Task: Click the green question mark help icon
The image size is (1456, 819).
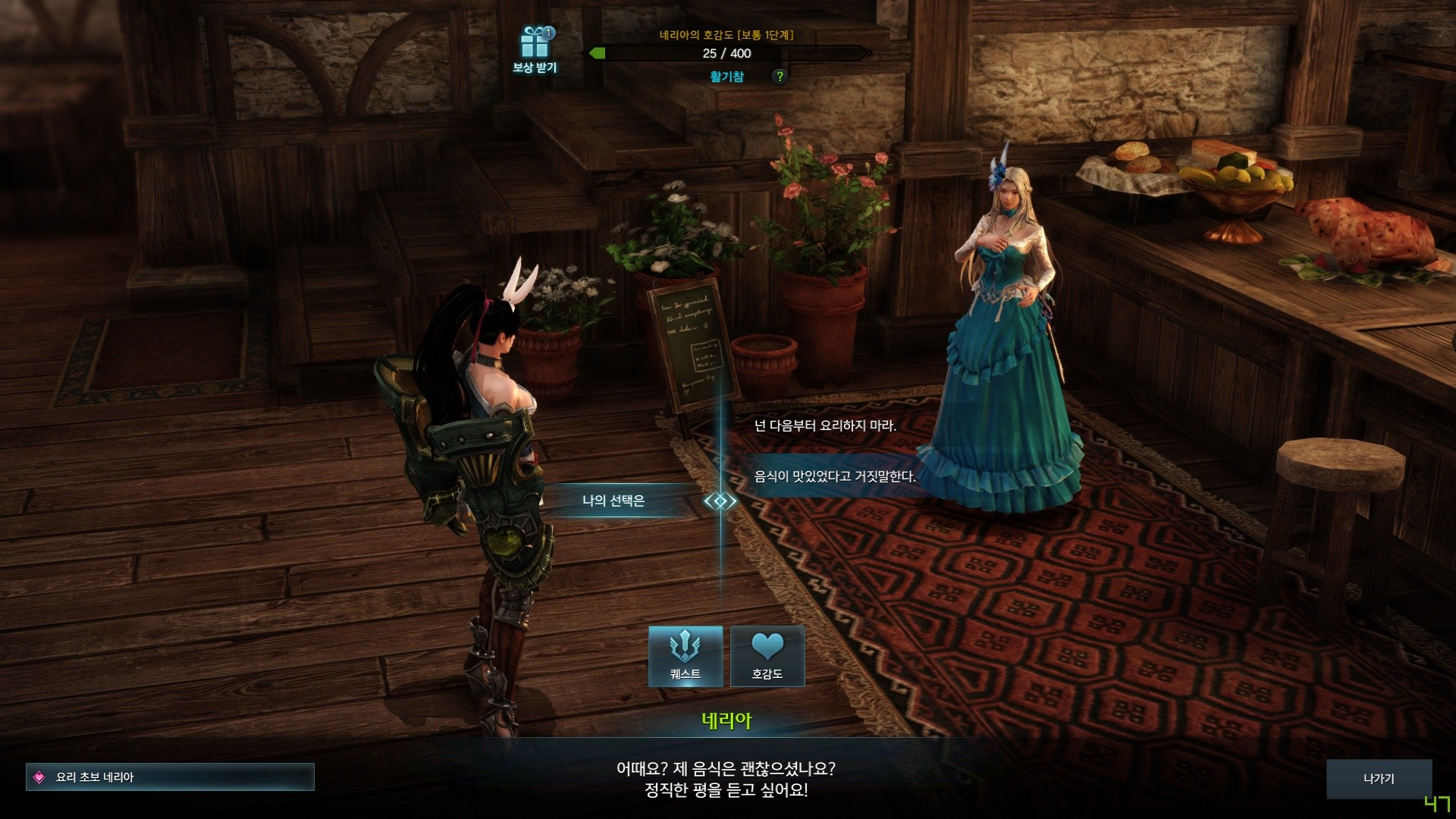Action: point(779,77)
